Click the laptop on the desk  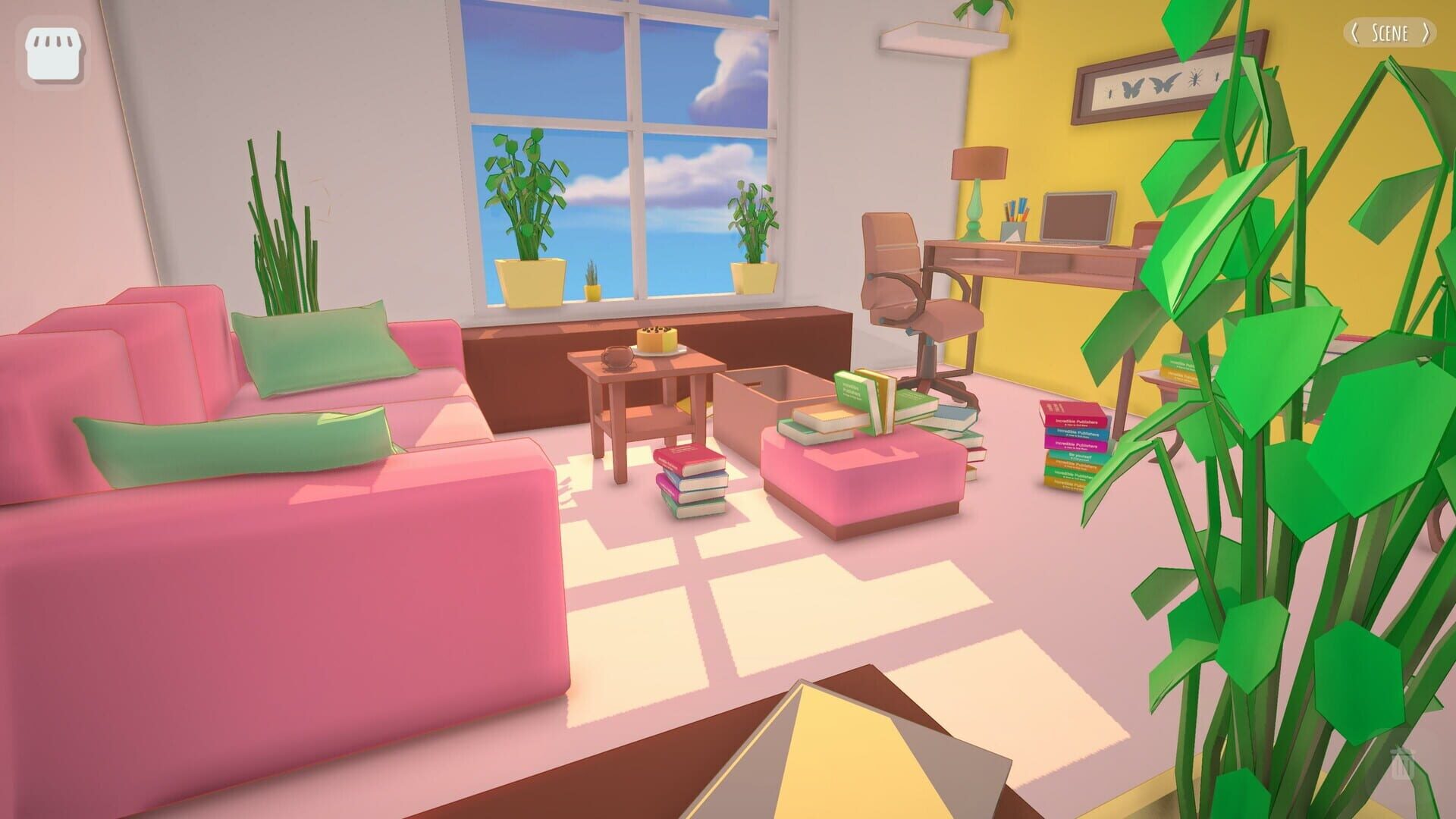[x=1080, y=217]
